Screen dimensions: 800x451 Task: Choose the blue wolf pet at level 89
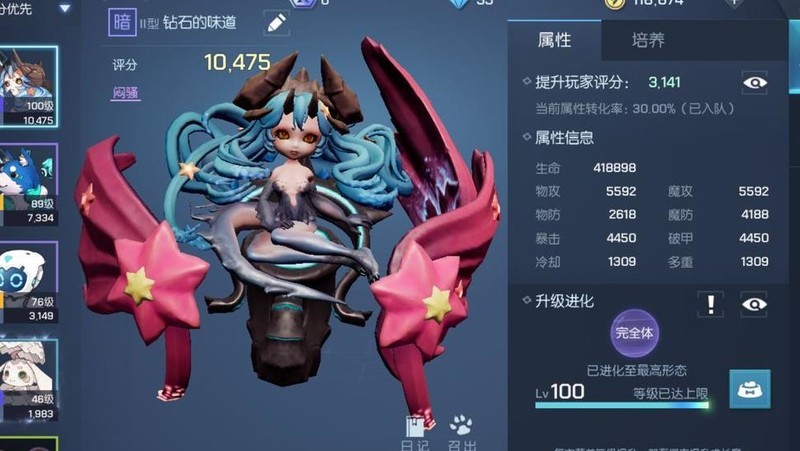(28, 183)
